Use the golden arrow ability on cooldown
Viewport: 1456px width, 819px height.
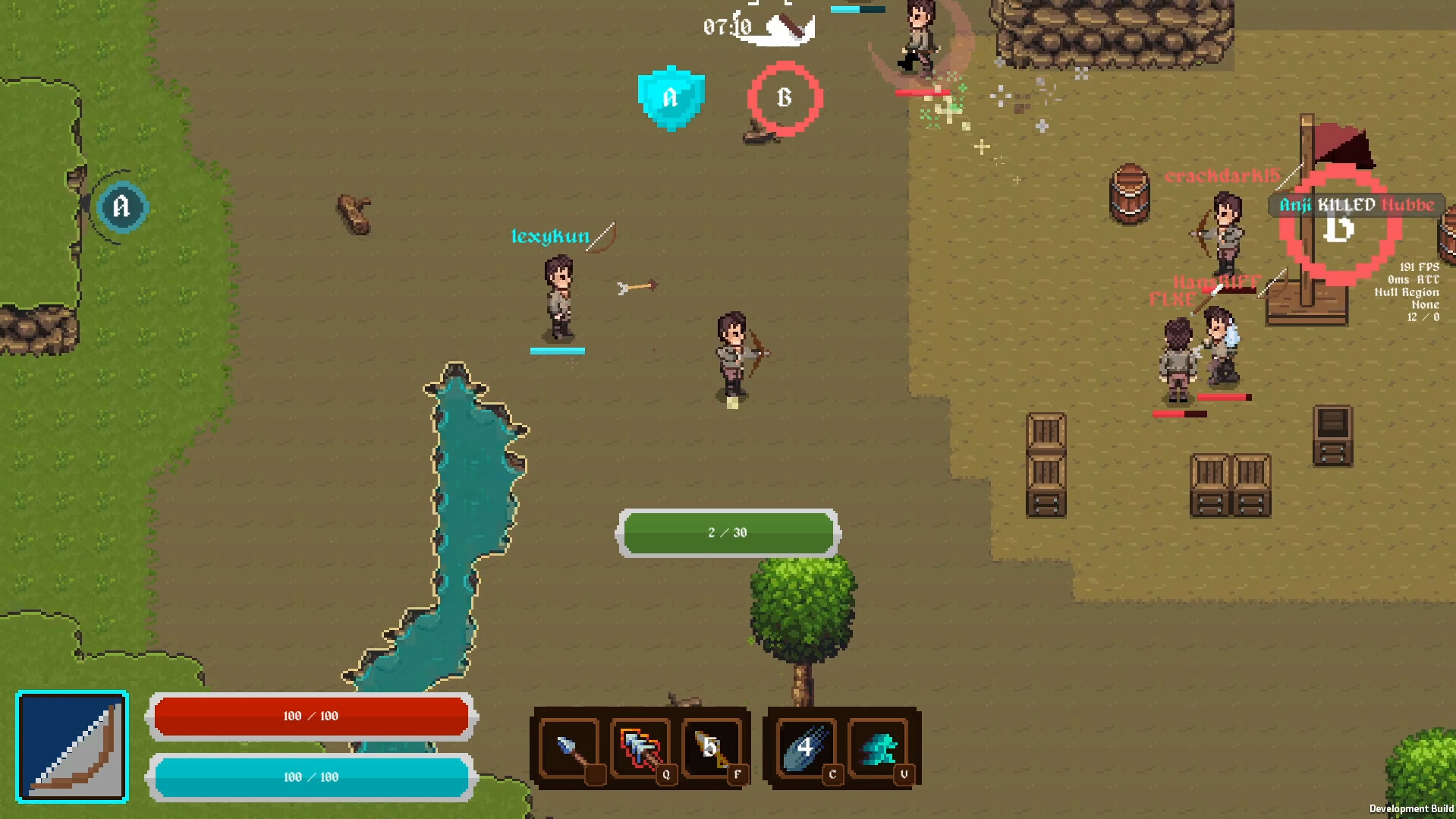[712, 748]
